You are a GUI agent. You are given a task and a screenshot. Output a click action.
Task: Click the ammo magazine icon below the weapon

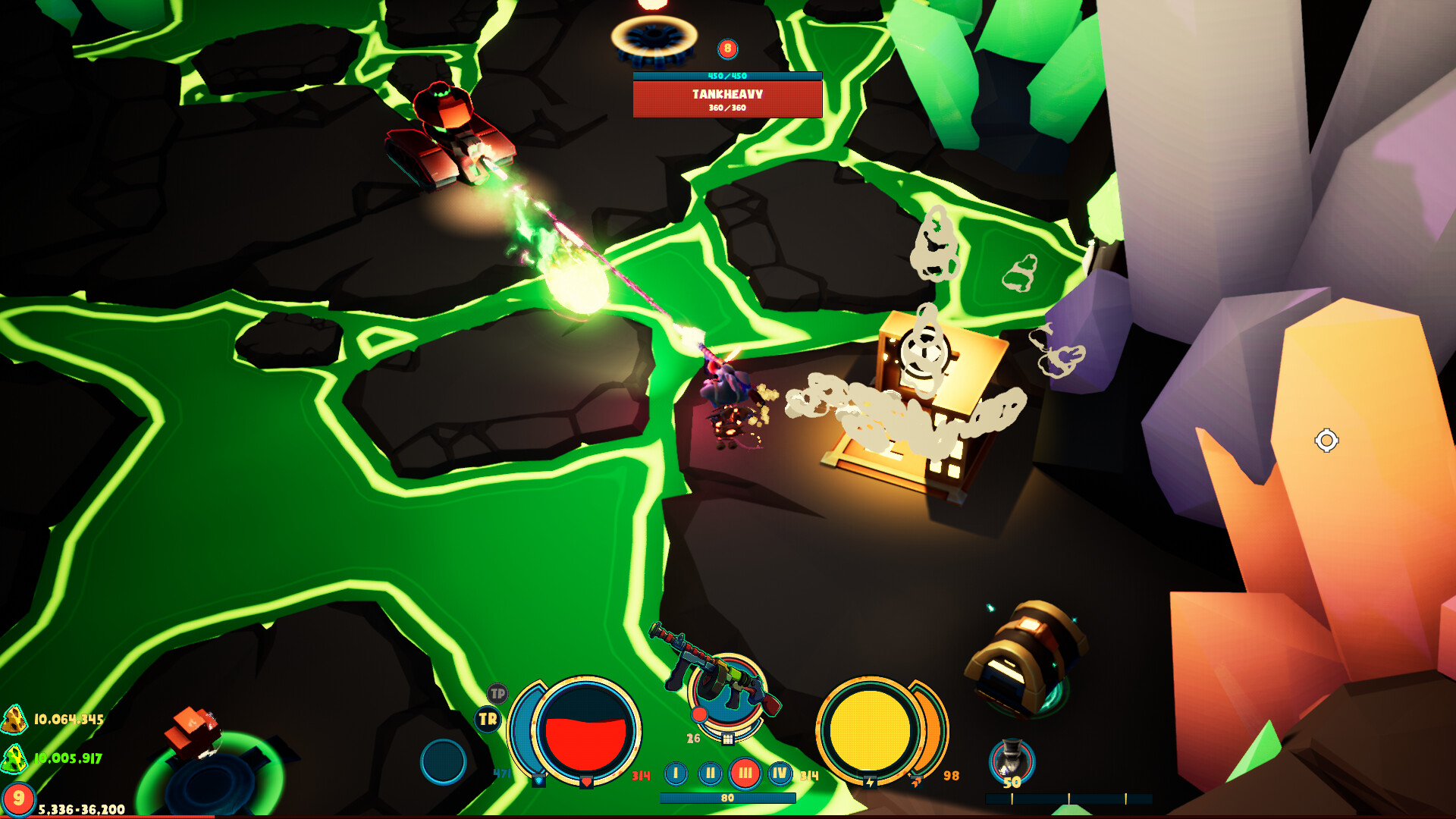pos(729,739)
